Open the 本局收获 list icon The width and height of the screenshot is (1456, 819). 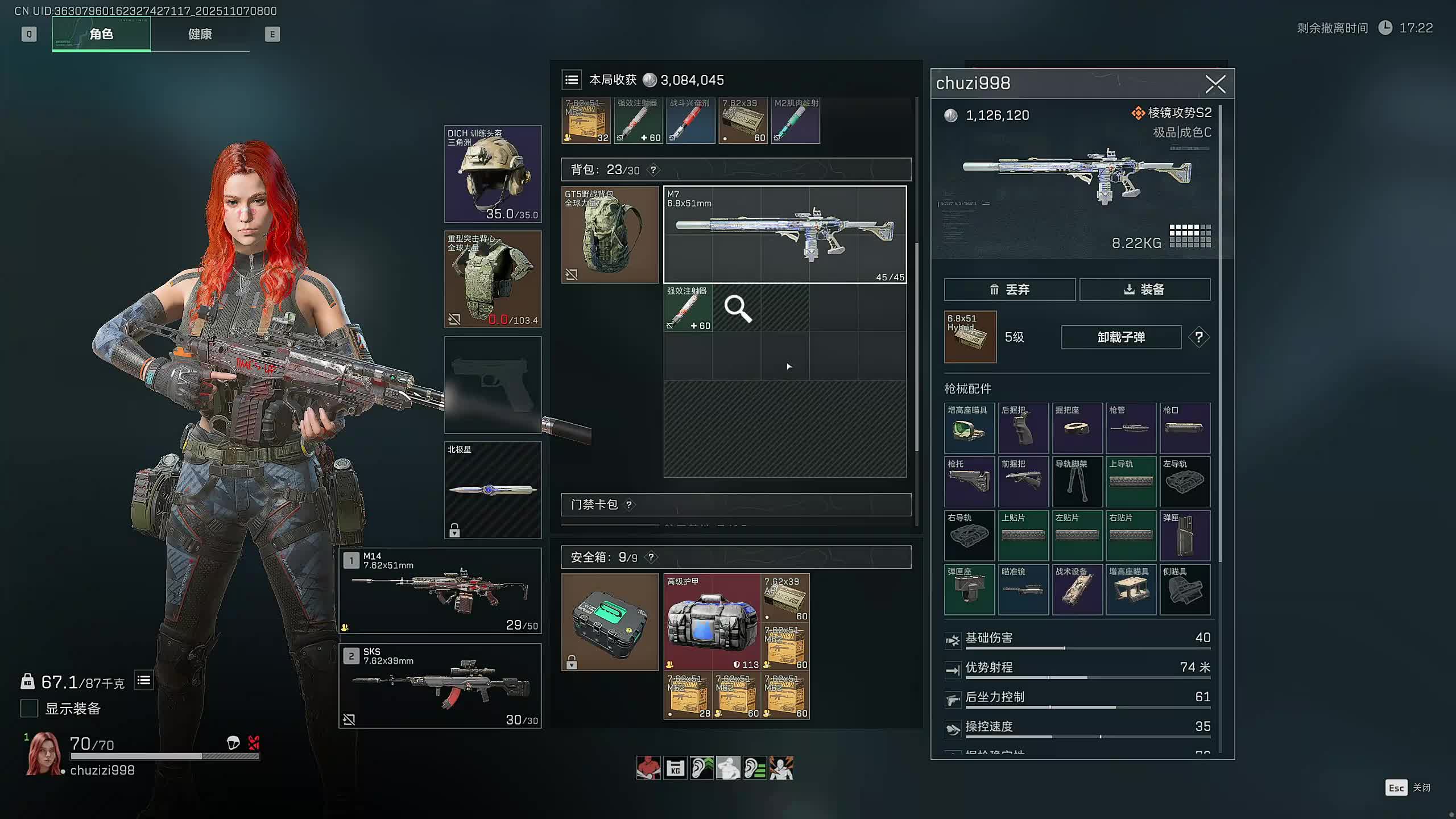click(x=572, y=80)
